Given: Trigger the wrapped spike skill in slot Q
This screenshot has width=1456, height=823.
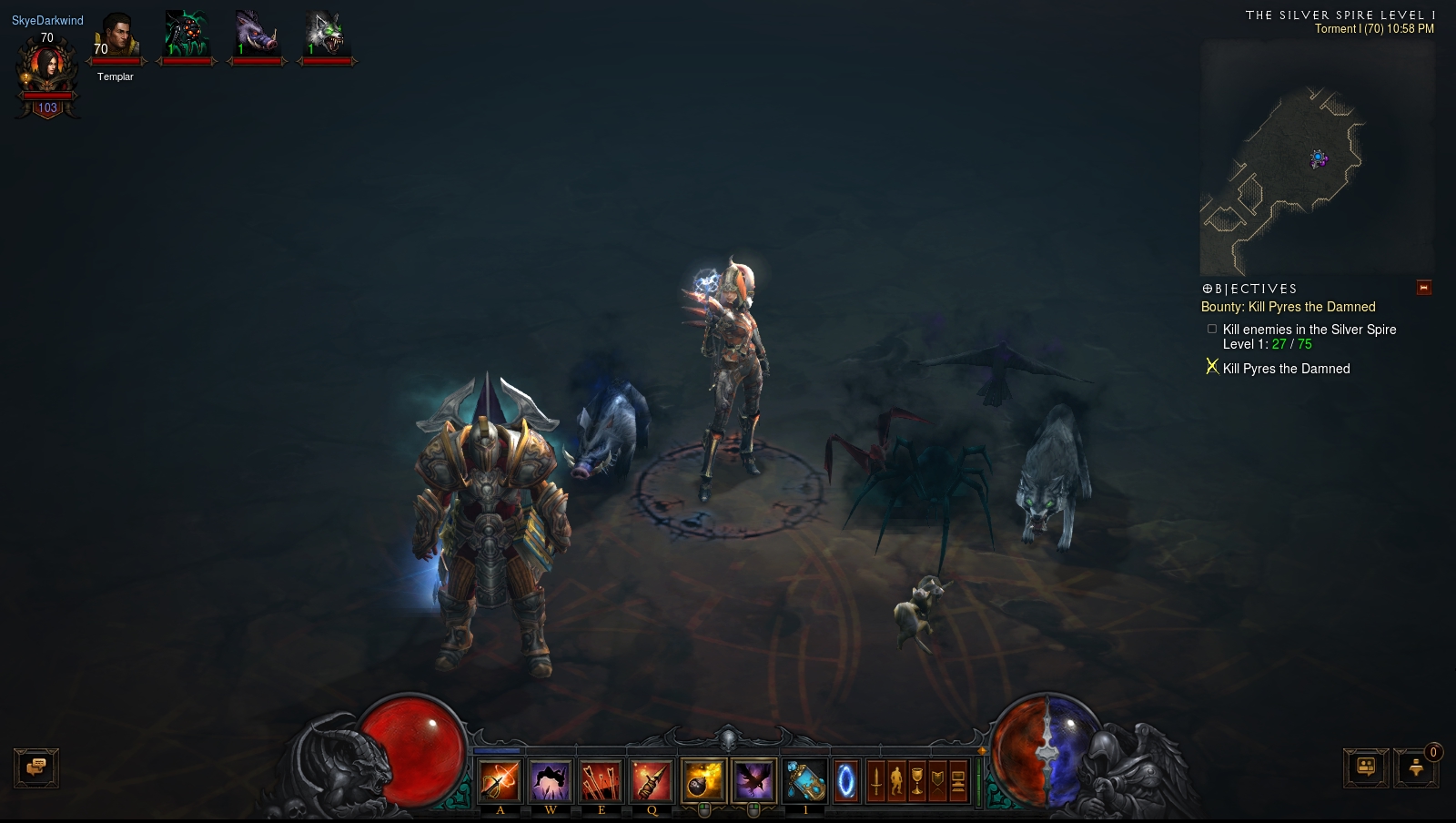Looking at the screenshot, I should click(x=652, y=781).
